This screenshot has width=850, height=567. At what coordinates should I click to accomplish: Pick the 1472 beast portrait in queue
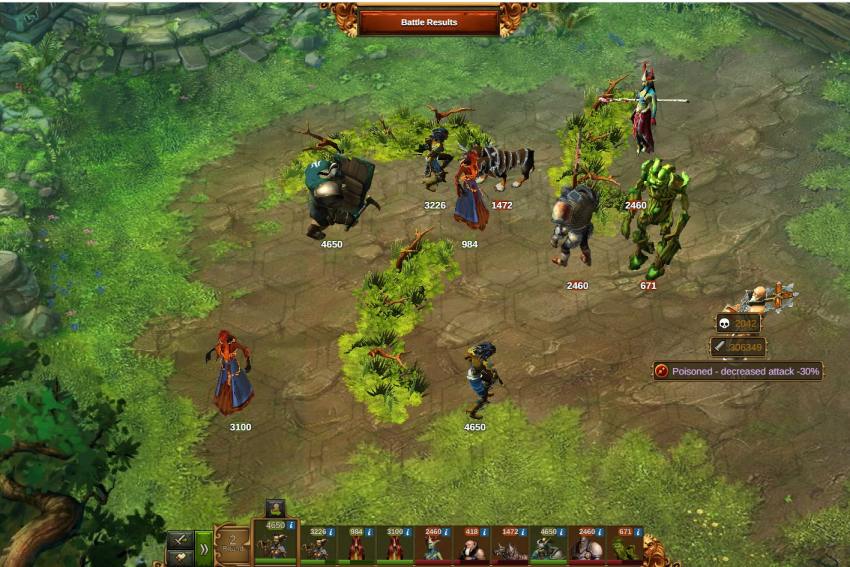click(508, 547)
